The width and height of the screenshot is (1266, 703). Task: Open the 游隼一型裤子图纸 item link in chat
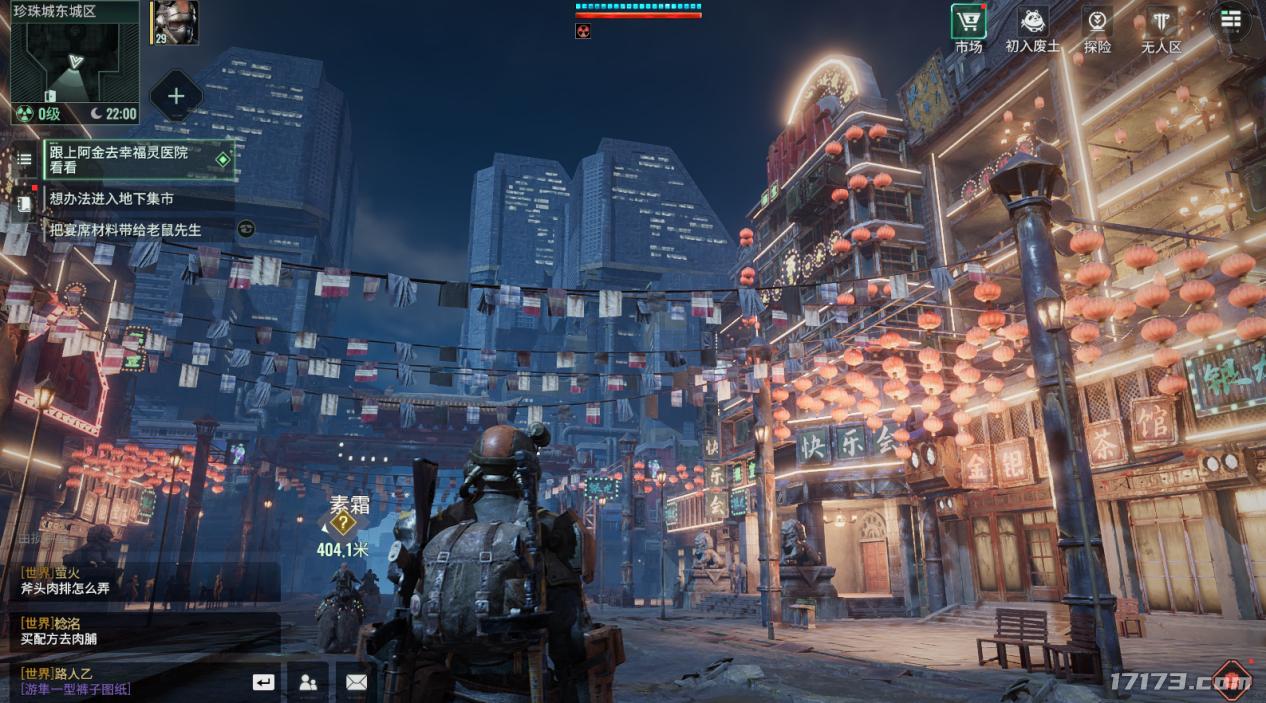pos(76,689)
